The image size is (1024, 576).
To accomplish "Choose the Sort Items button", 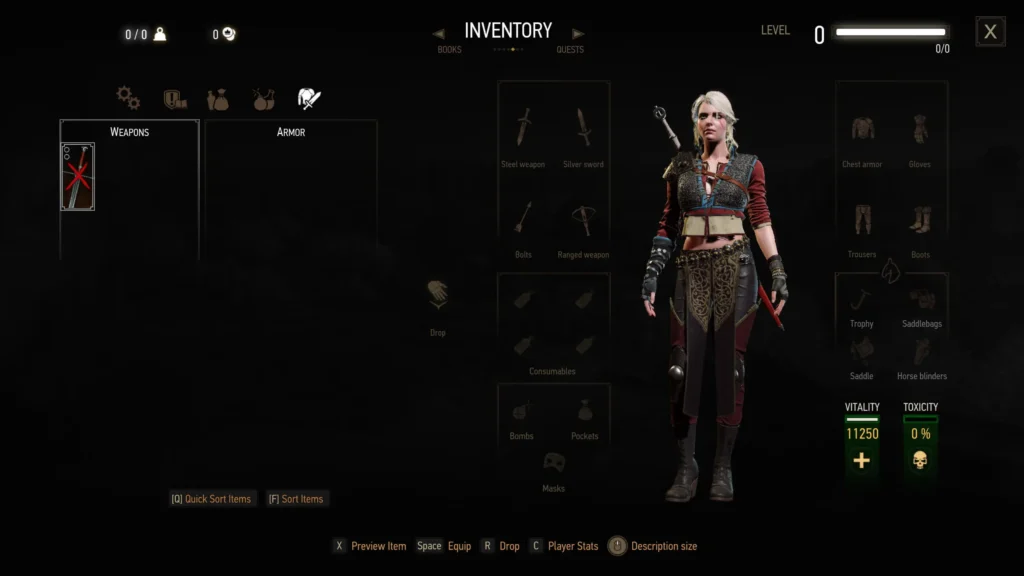I will coord(296,499).
